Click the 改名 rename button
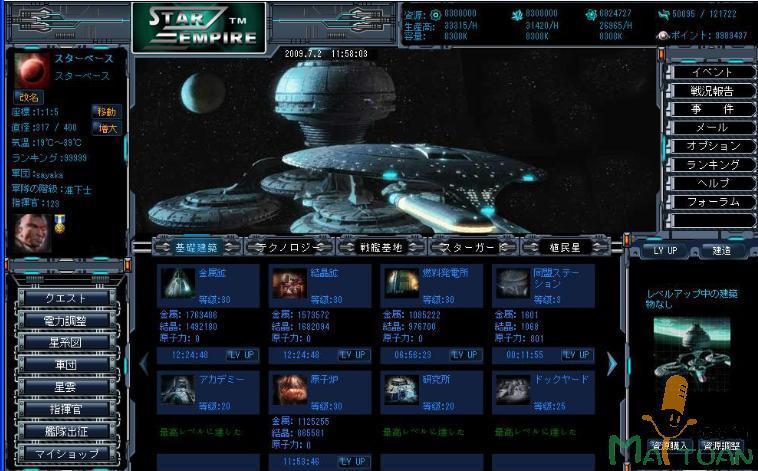758x471 pixels. 28,98
